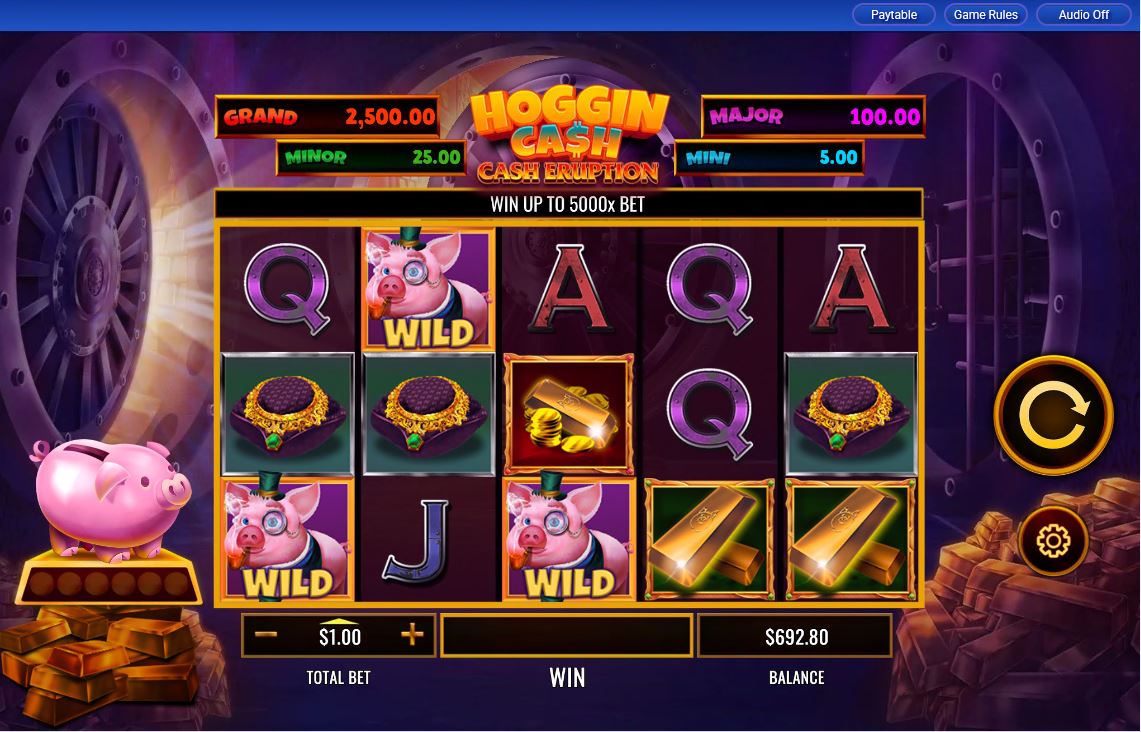Image resolution: width=1141 pixels, height=732 pixels.
Task: Open settings with the gear icon
Action: [1053, 541]
